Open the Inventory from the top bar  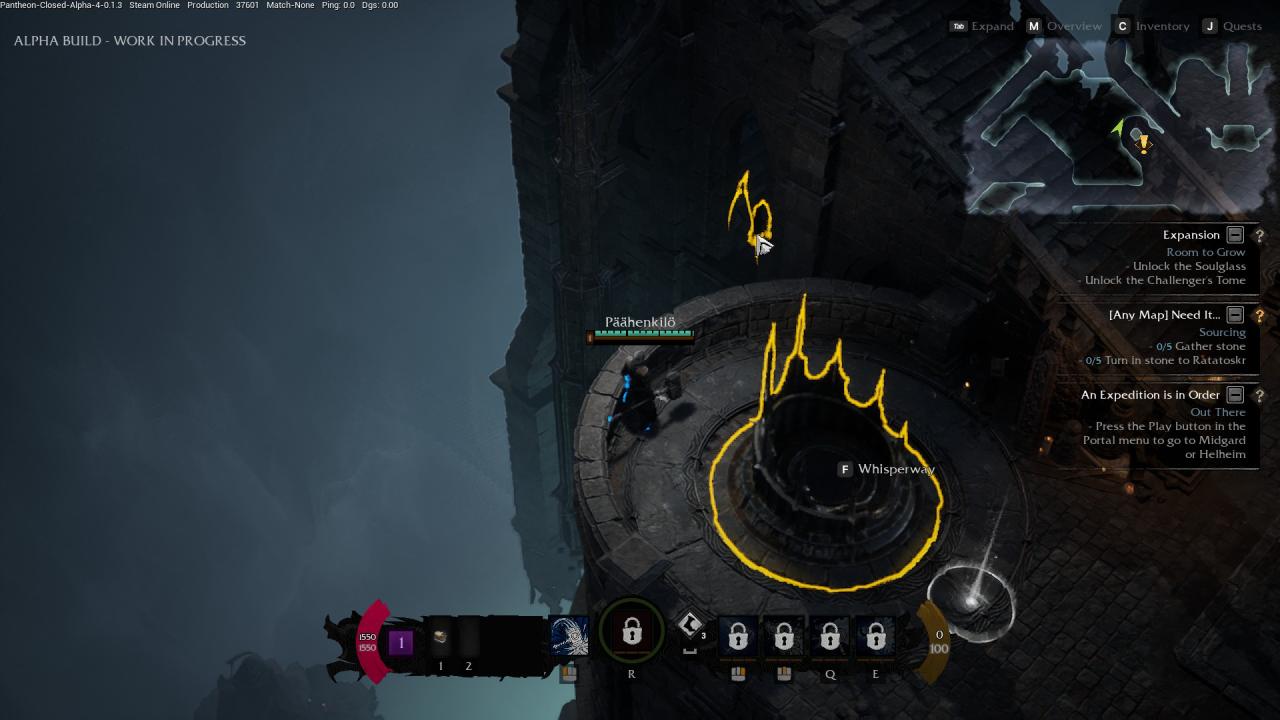point(1161,26)
